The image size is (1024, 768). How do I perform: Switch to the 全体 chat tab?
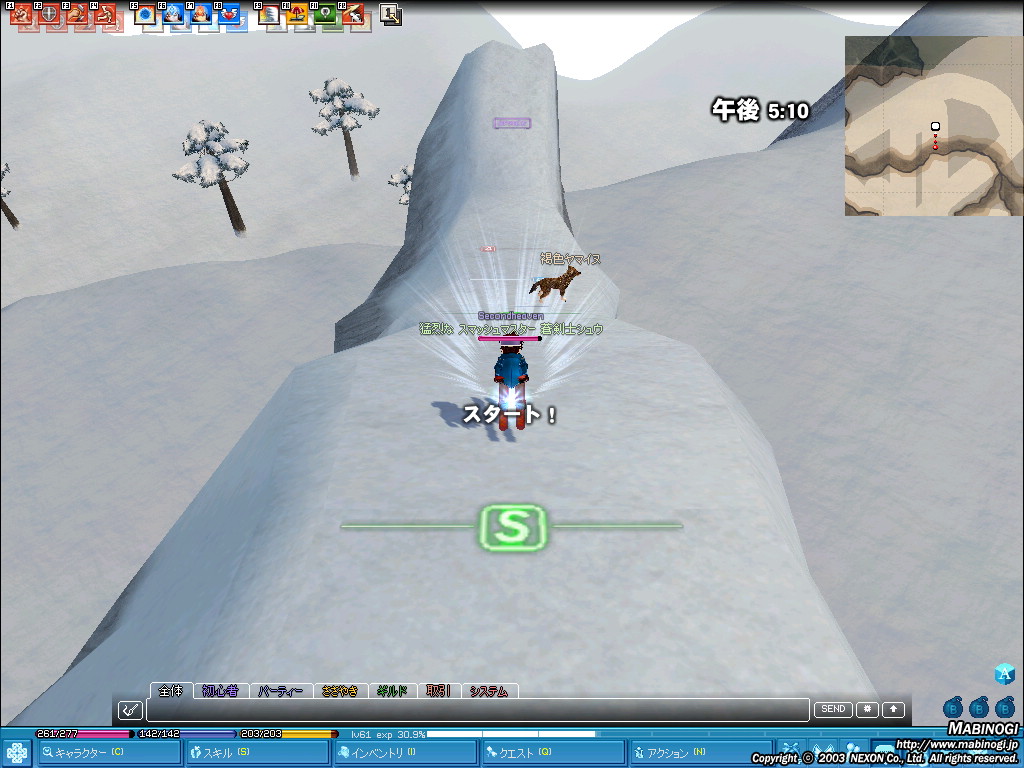coord(171,691)
